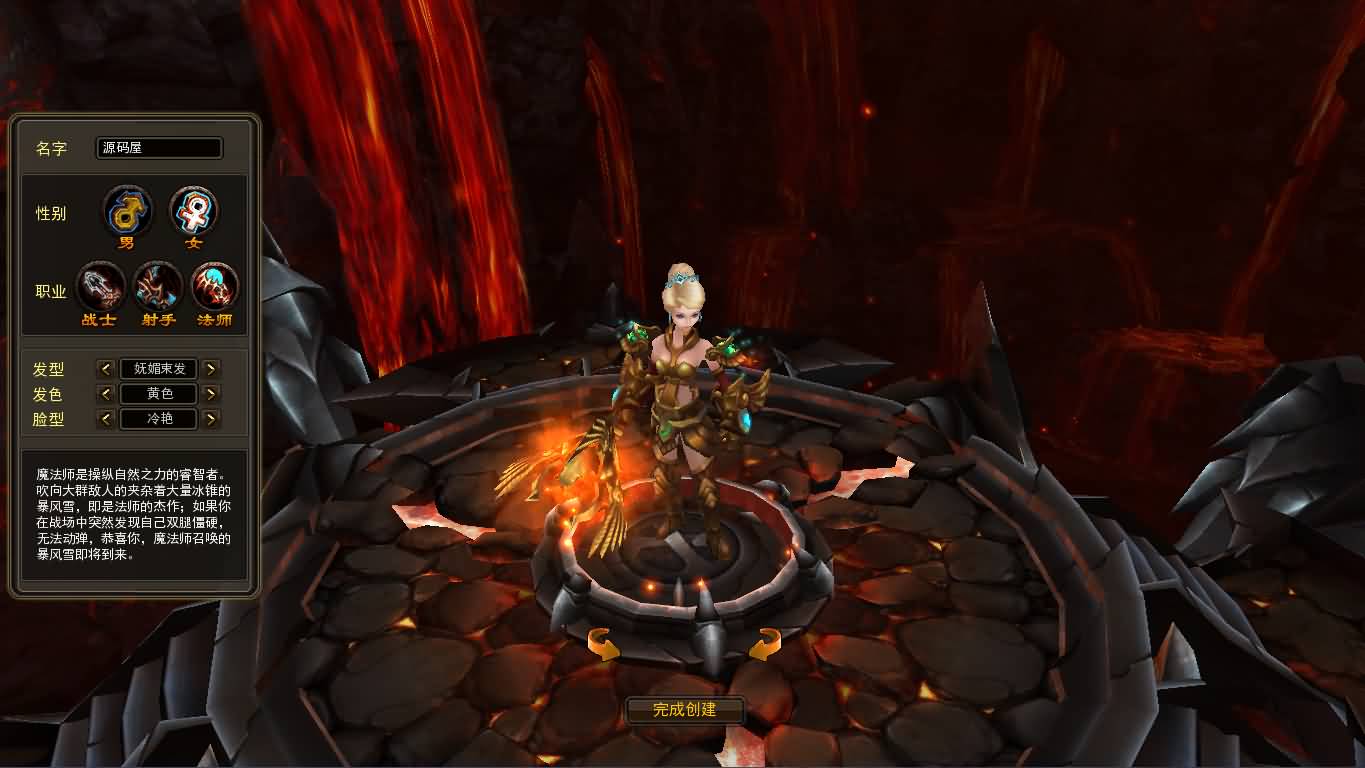Viewport: 1365px width, 768px height.
Task: Click the next arrow for 发色 hair color
Action: [211, 393]
